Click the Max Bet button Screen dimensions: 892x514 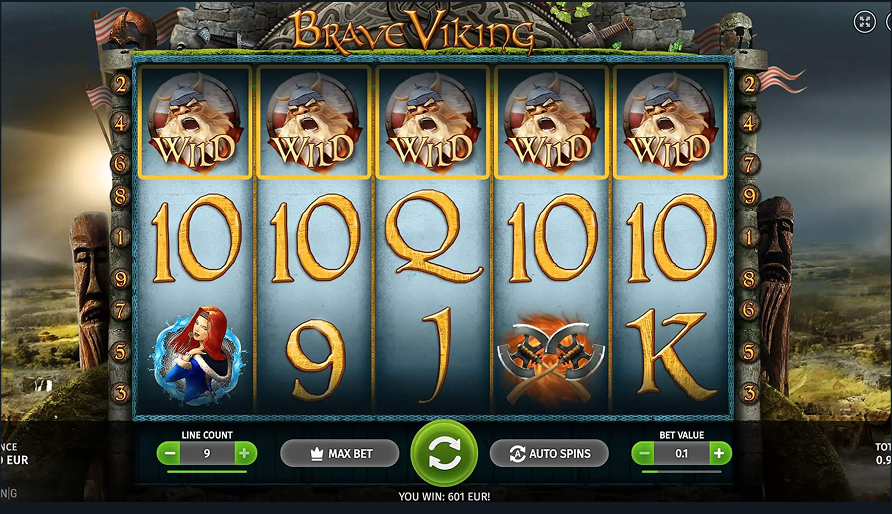tap(340, 454)
